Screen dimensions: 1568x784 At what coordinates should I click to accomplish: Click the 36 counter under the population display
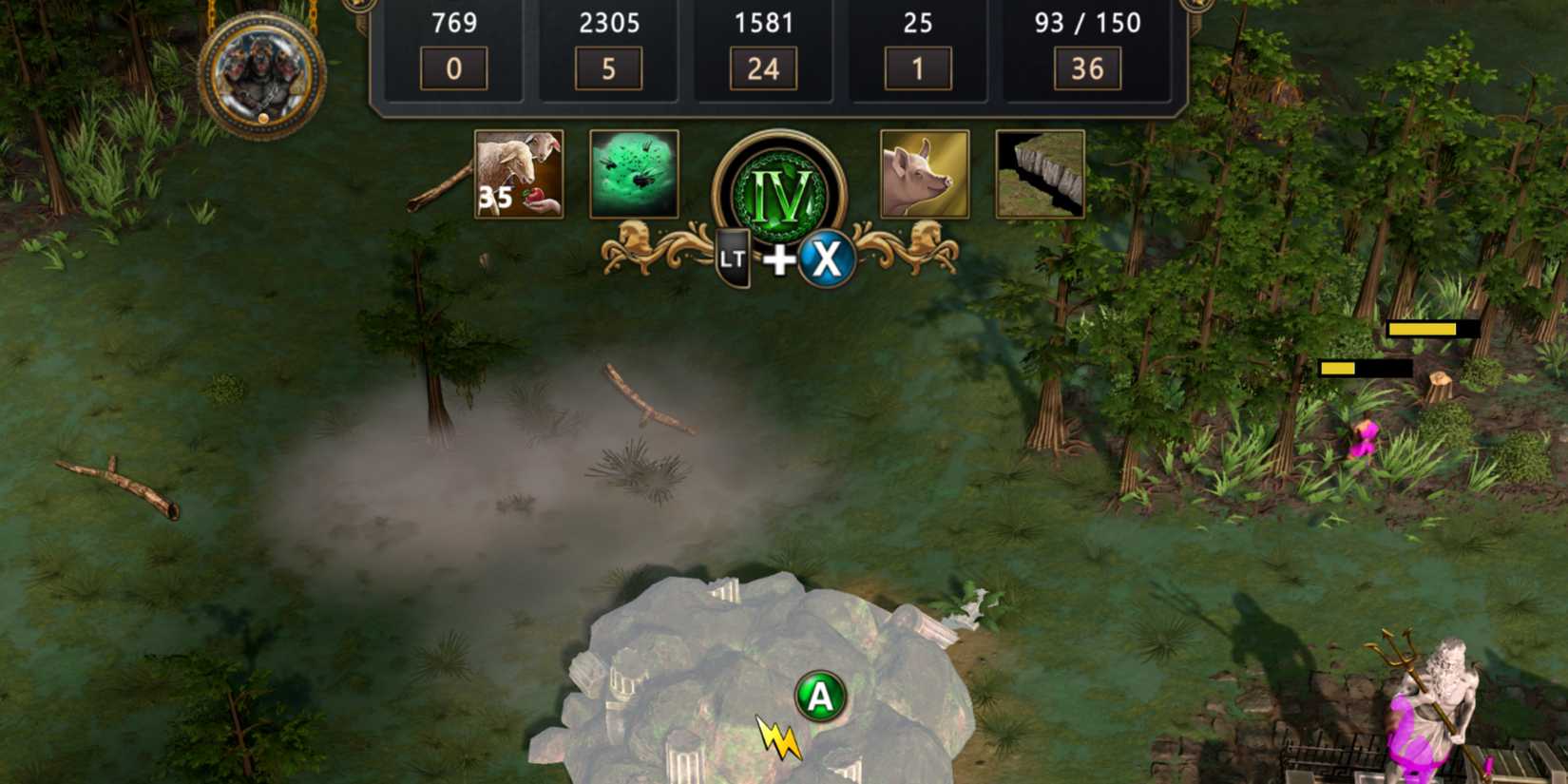(1089, 67)
